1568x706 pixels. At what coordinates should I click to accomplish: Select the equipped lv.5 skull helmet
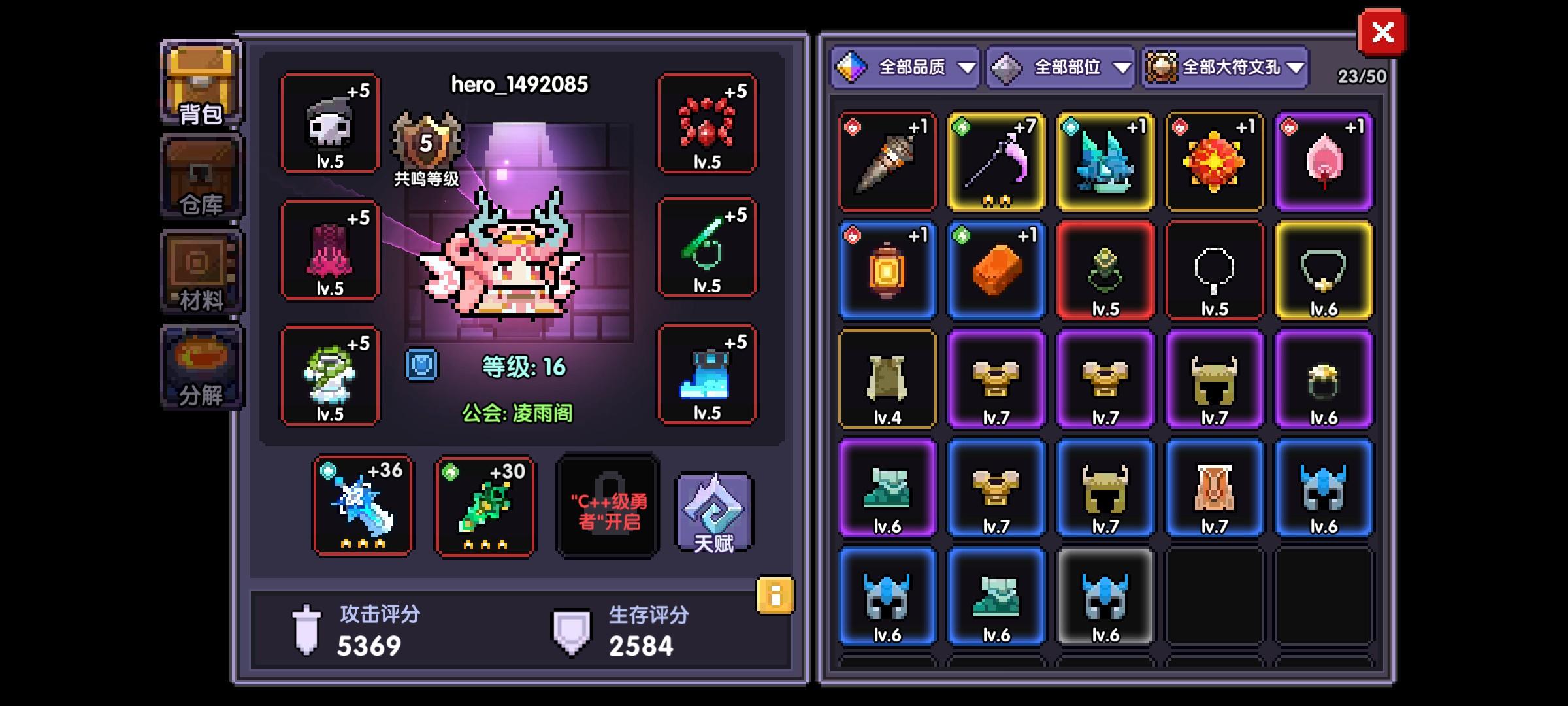330,124
